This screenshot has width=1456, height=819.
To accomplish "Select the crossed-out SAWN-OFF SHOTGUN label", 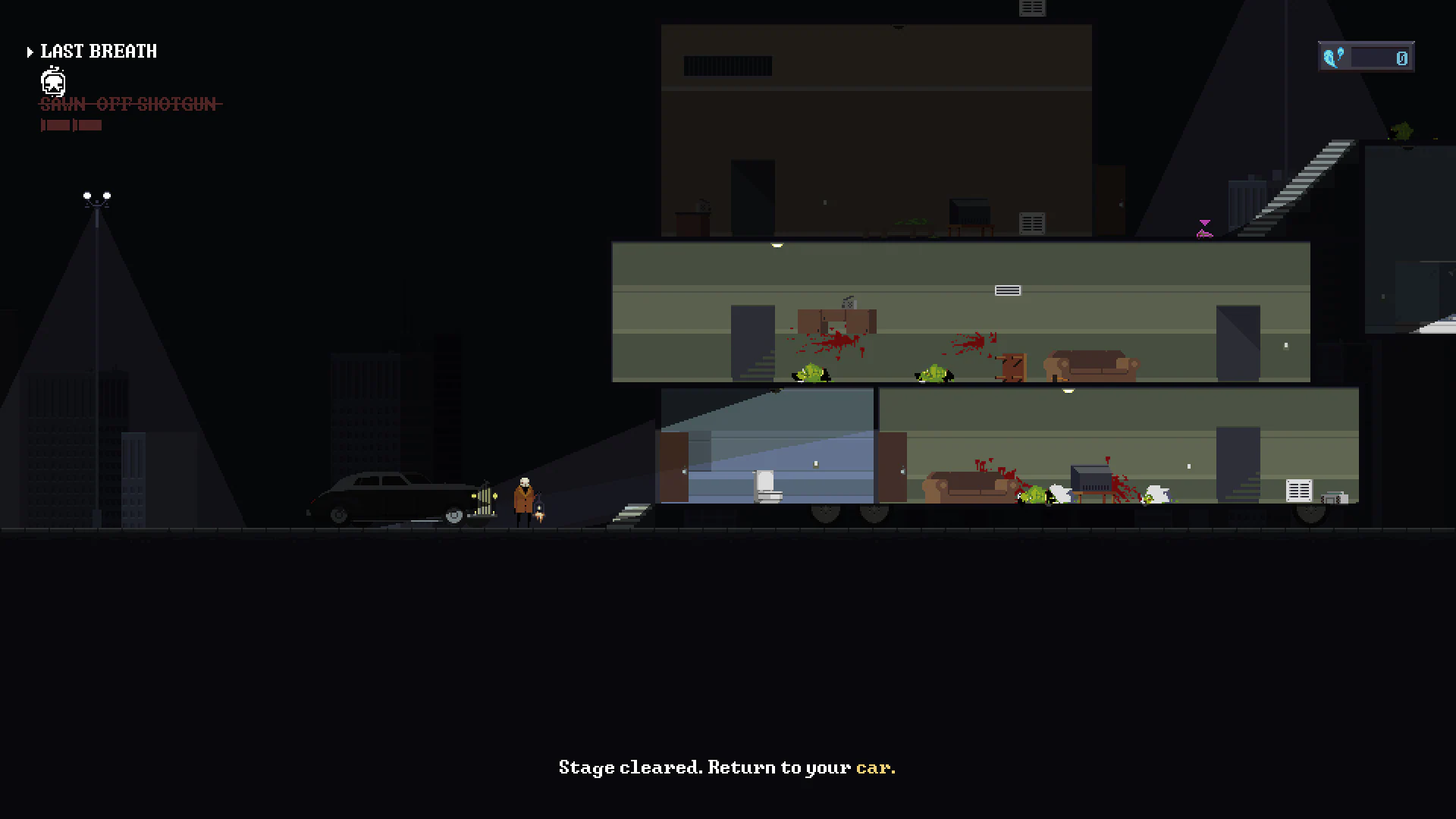I will coord(130,105).
